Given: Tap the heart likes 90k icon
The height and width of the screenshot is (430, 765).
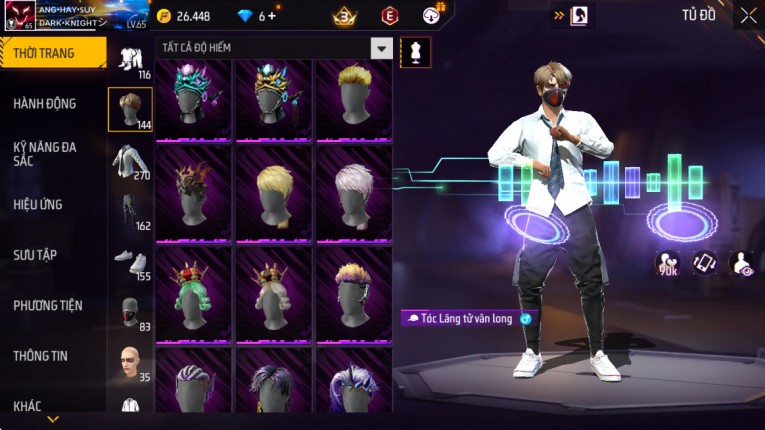Looking at the screenshot, I should (667, 263).
